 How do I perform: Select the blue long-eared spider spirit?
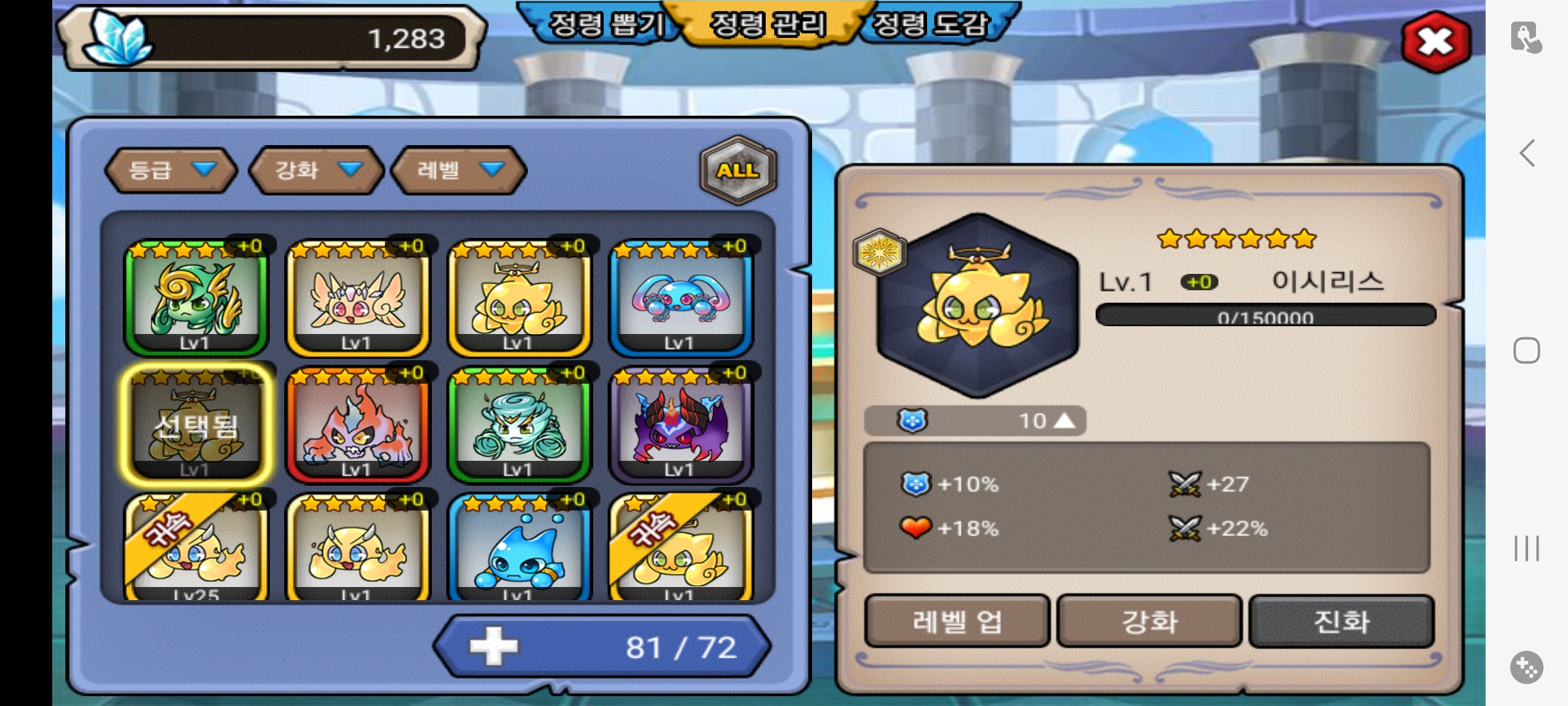coord(681,297)
